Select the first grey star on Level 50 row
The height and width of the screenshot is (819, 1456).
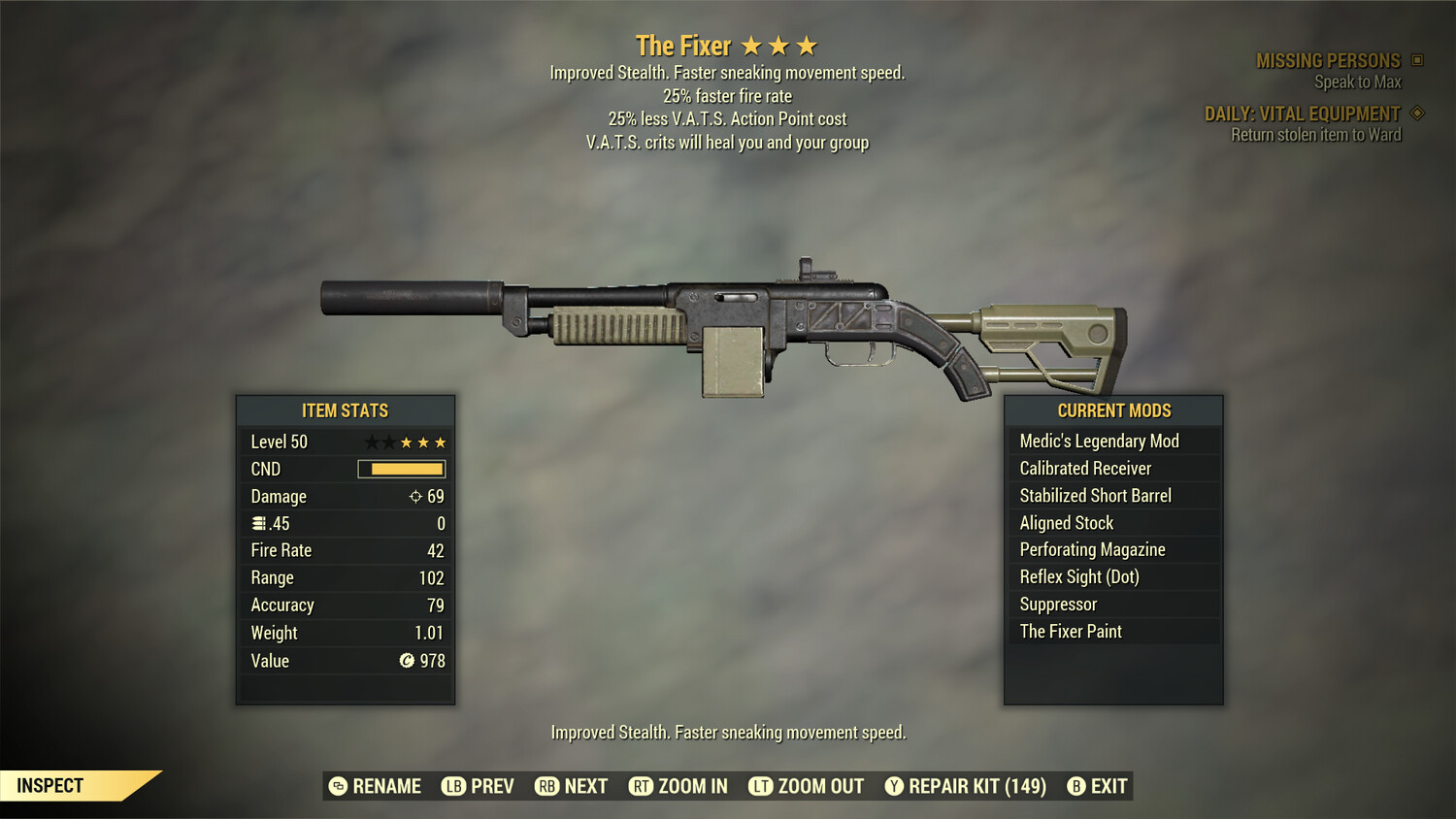coord(370,442)
